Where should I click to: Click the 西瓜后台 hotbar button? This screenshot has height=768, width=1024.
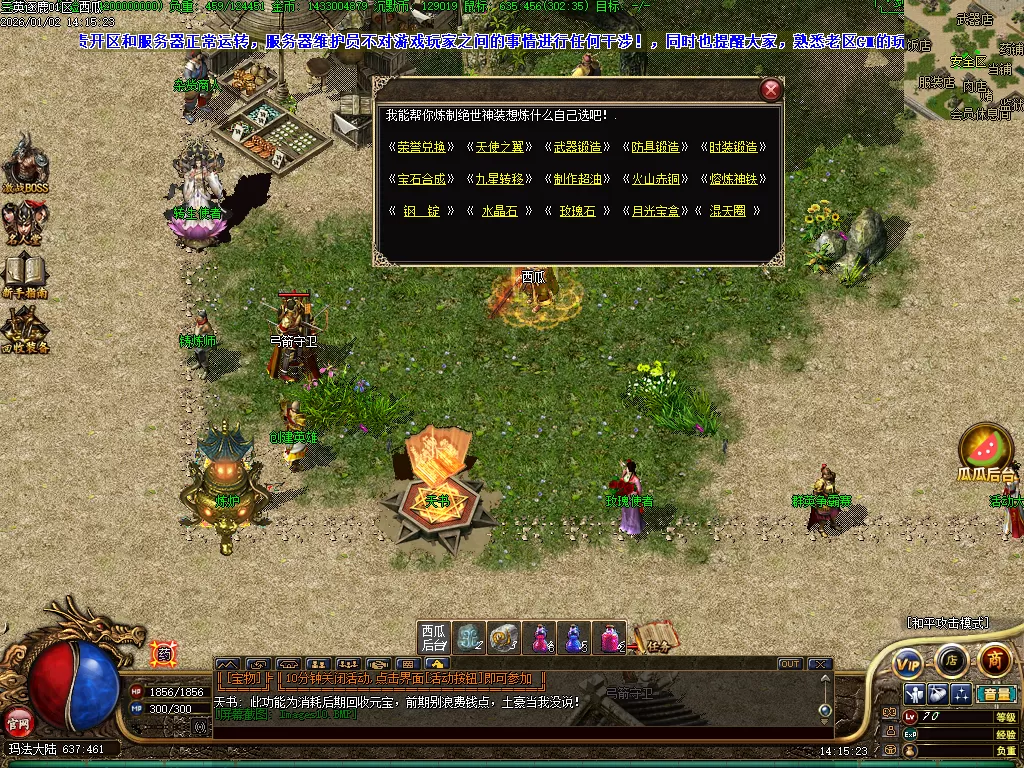433,638
